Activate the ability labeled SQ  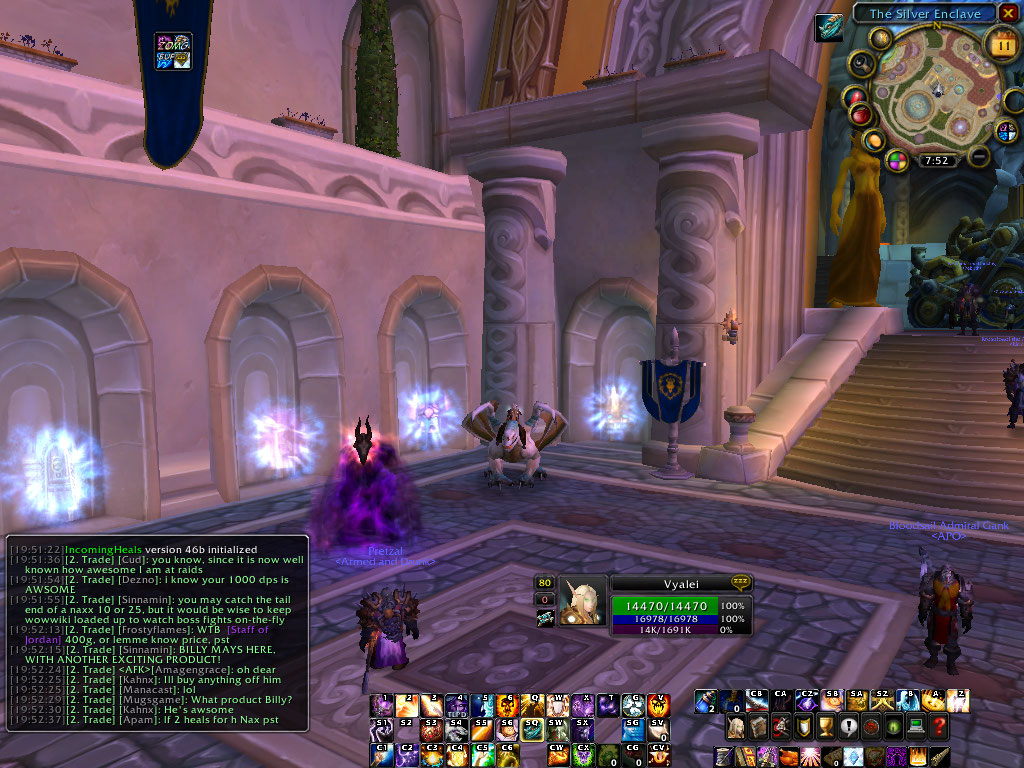pos(531,730)
